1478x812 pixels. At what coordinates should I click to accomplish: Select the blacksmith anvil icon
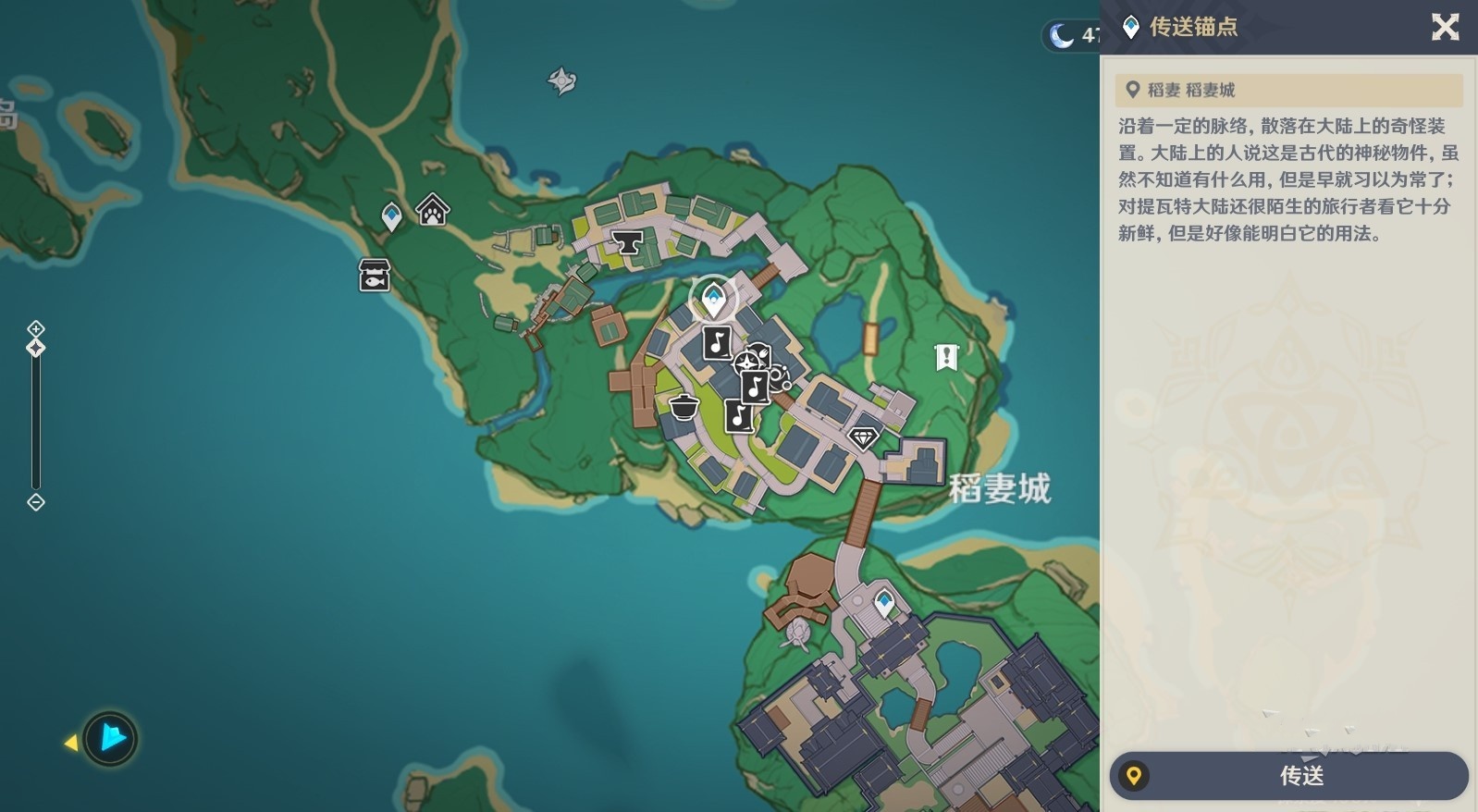[628, 244]
